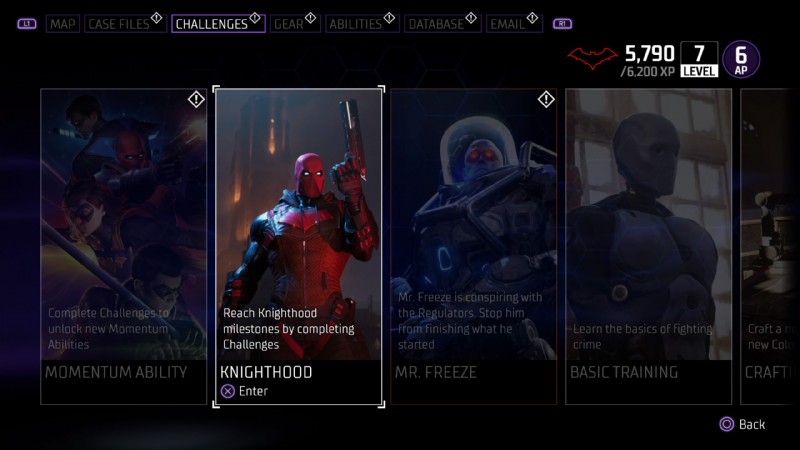Open the Case Files tab

(118, 23)
